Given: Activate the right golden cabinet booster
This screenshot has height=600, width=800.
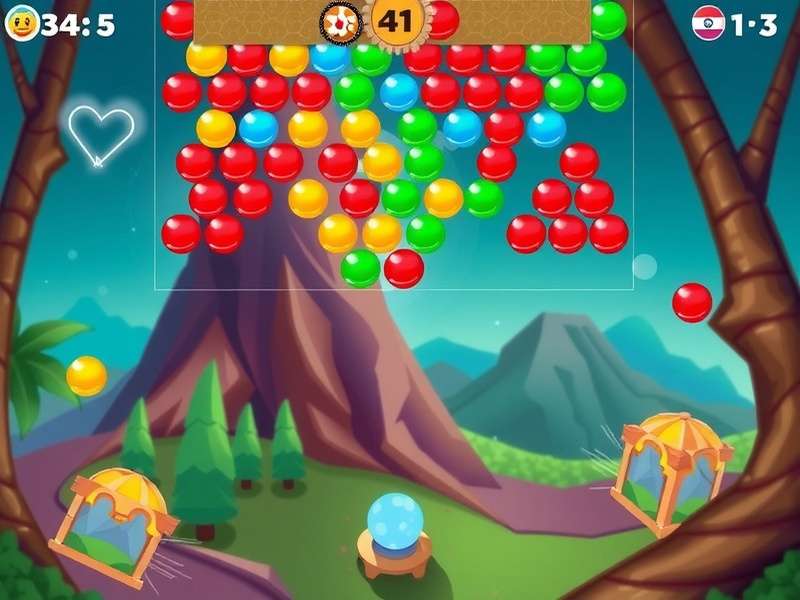Looking at the screenshot, I should (x=671, y=468).
